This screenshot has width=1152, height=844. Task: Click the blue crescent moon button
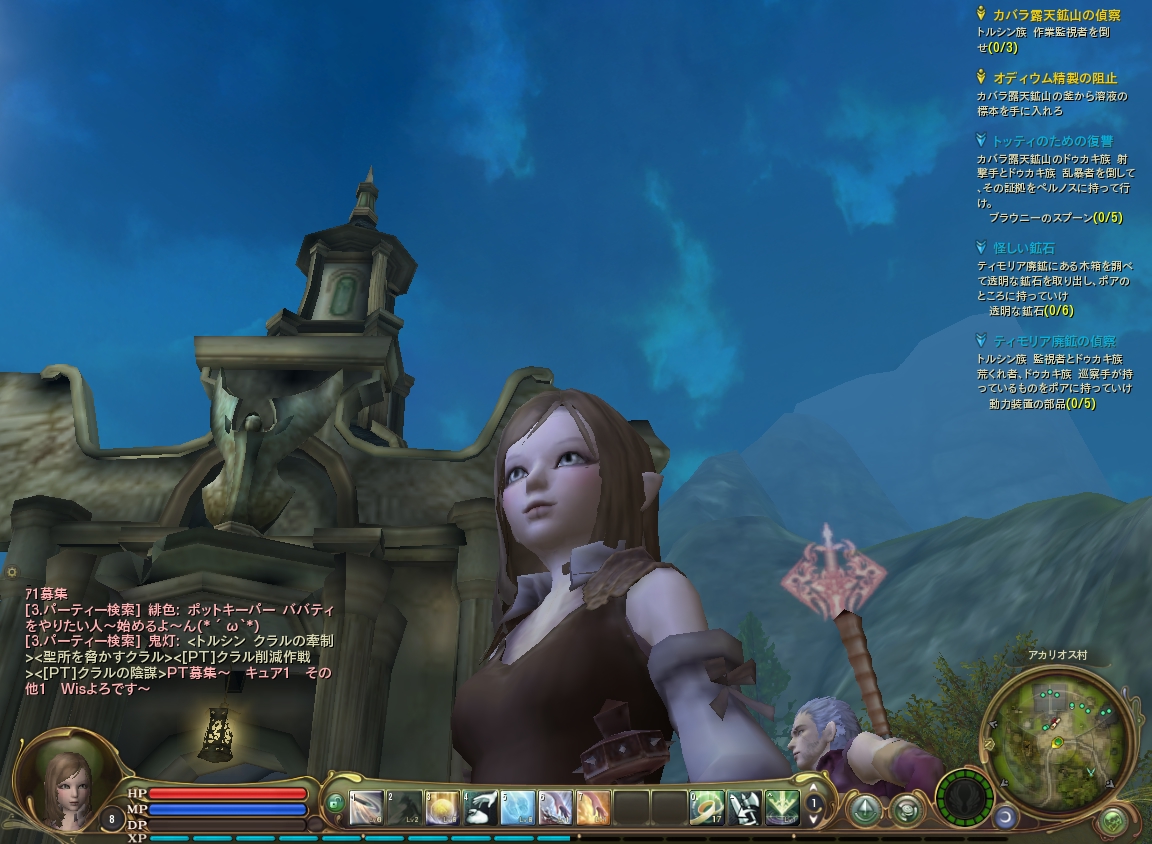(x=1003, y=817)
